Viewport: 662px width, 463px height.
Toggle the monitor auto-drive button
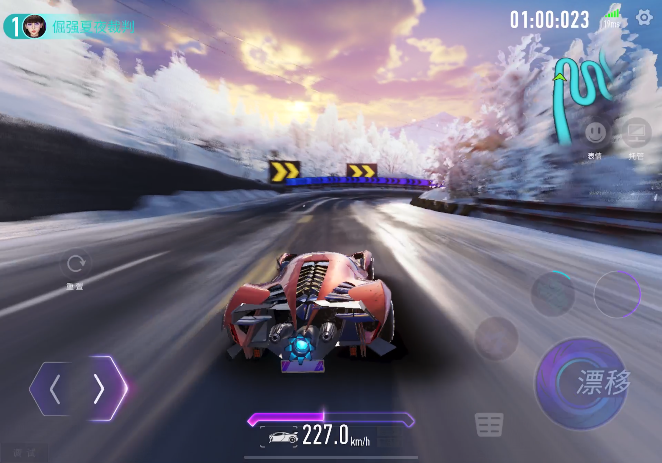(x=635, y=132)
